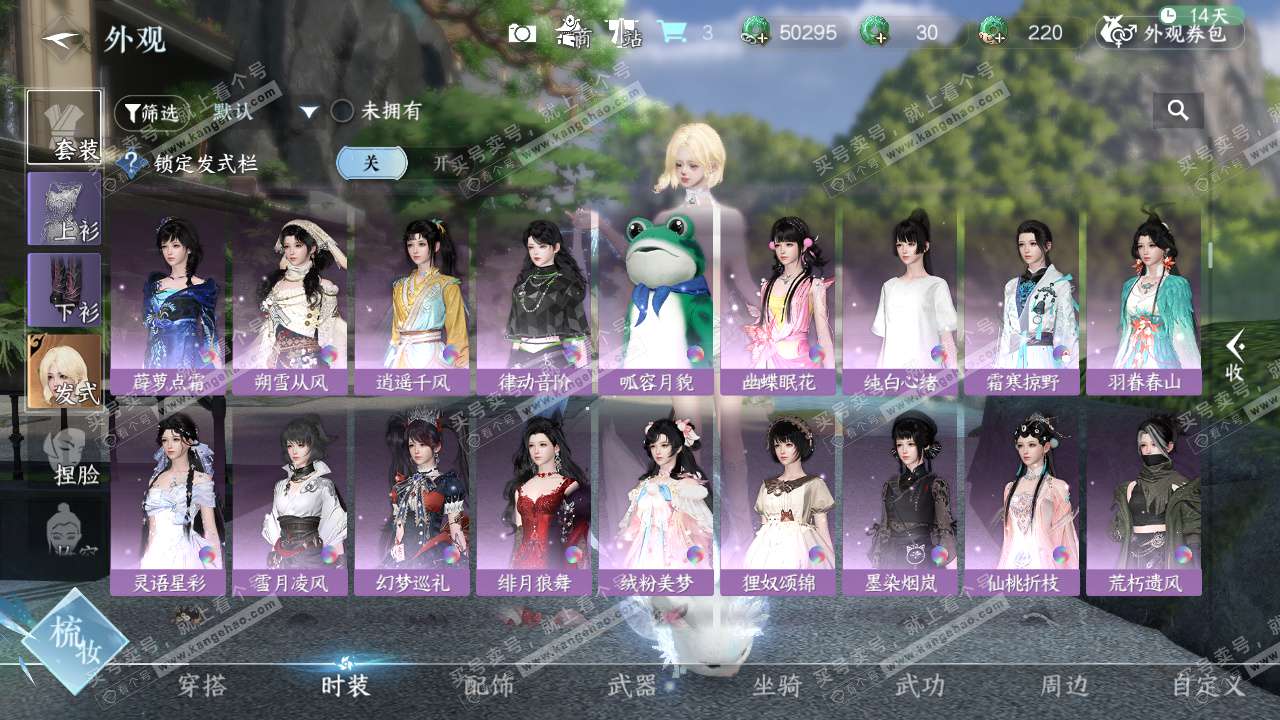
Task: Collapse the panel with 收 arrow
Action: [1235, 356]
